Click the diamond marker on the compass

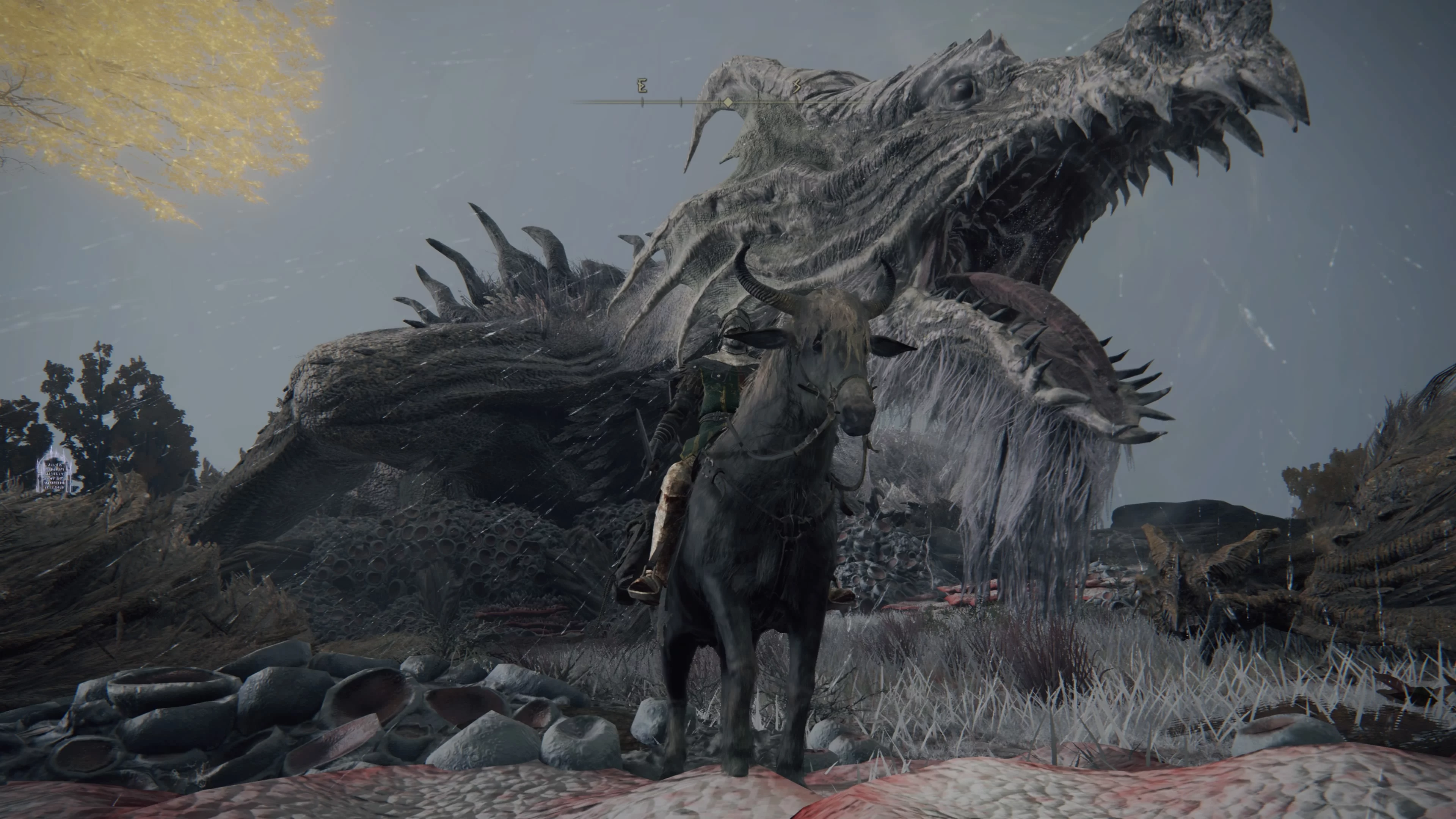(728, 102)
